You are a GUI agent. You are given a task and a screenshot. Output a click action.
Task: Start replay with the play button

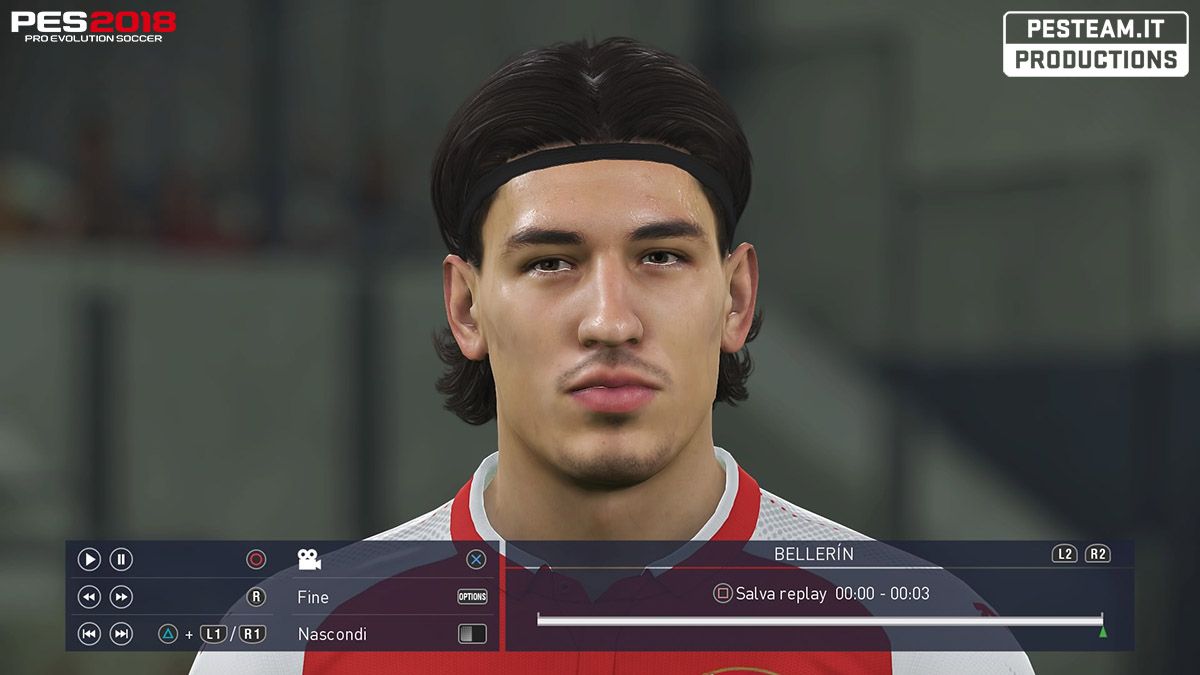click(89, 560)
